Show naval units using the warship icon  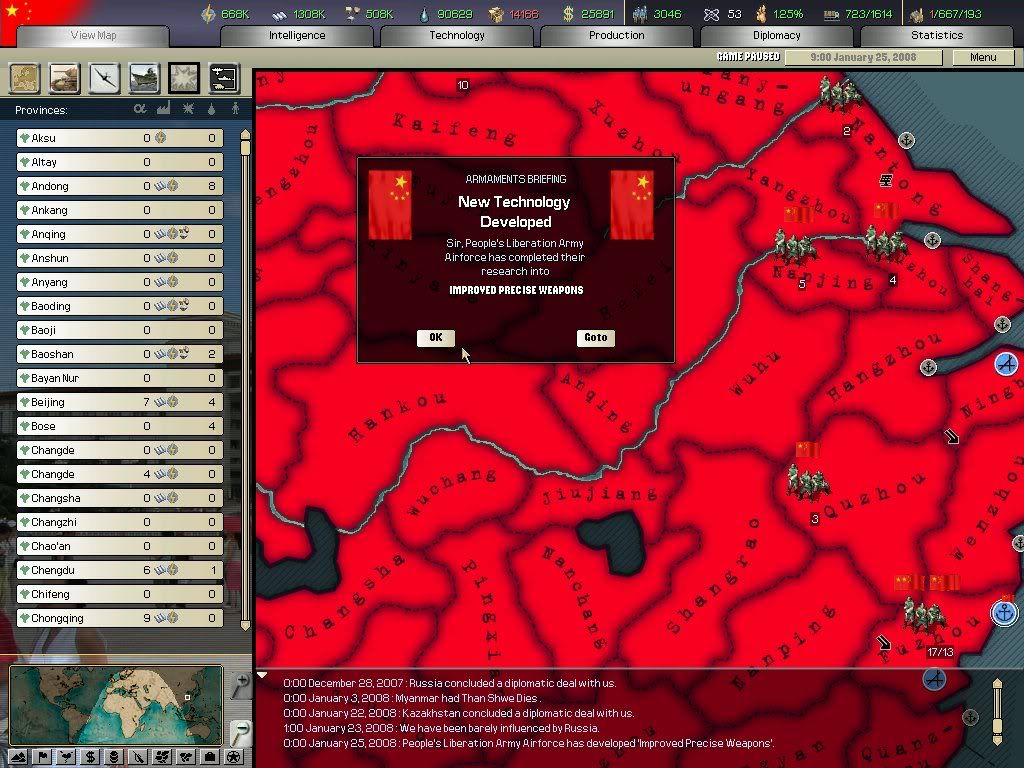point(144,78)
